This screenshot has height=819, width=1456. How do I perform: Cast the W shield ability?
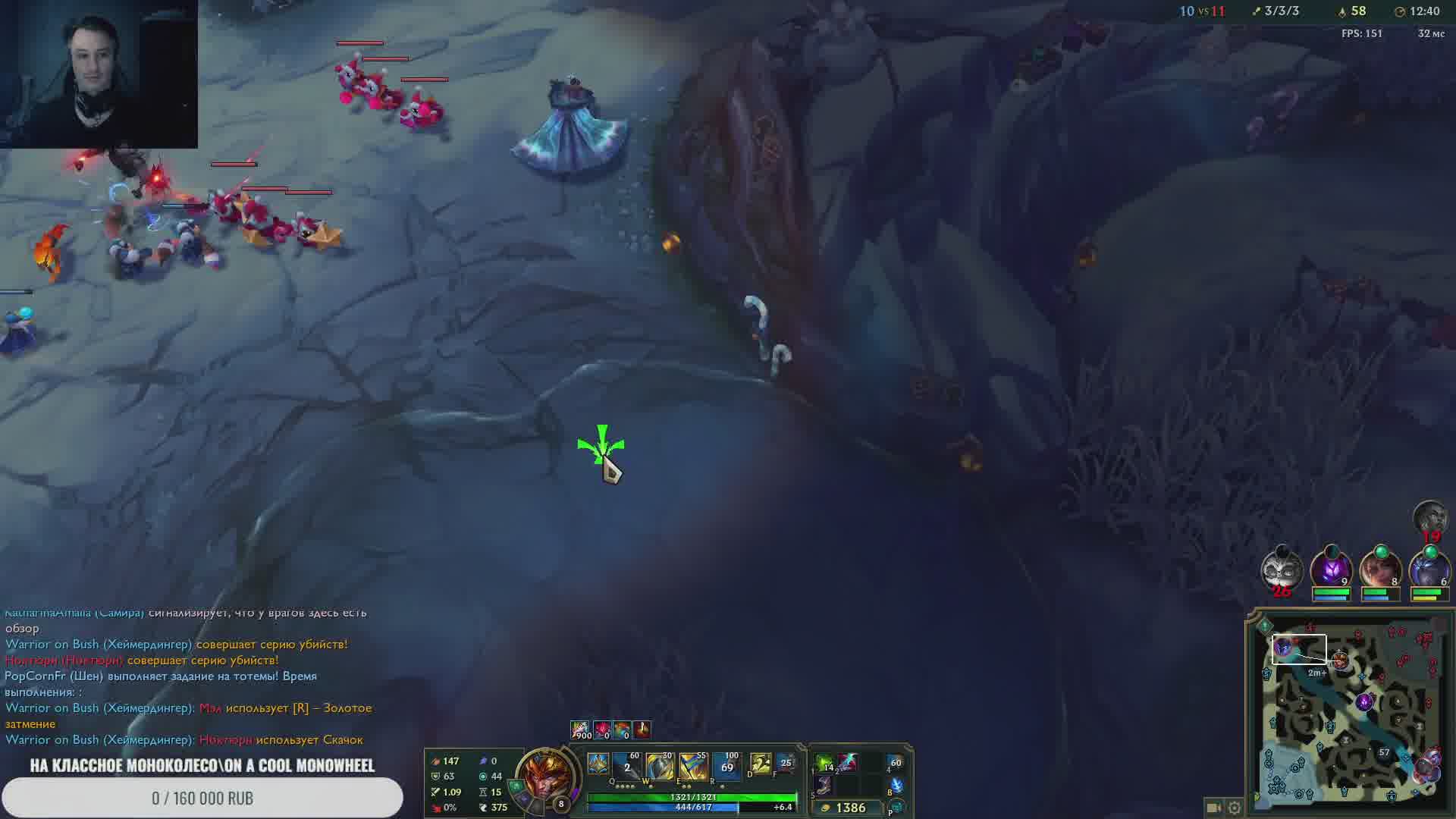660,767
